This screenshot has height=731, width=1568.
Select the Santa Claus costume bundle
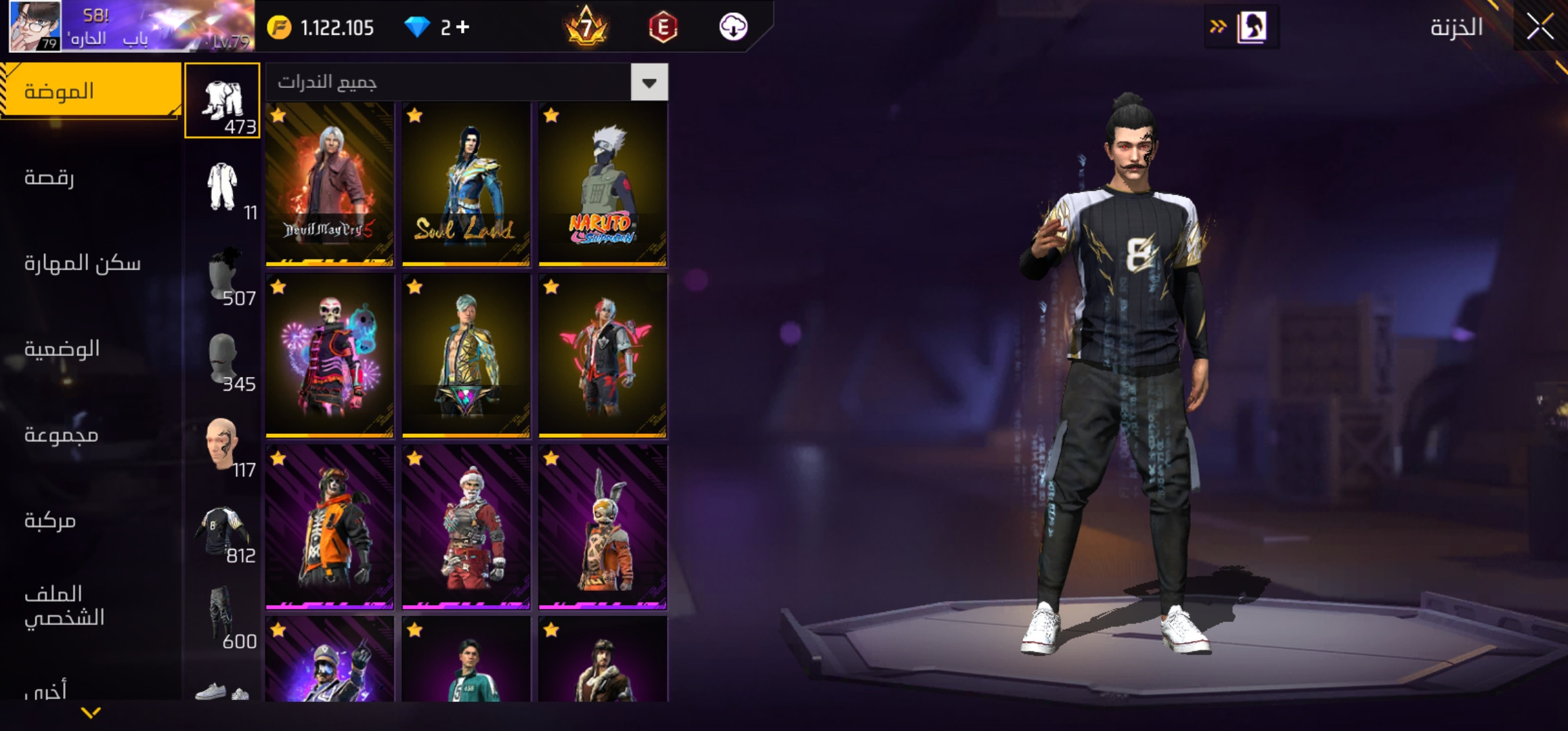466,527
